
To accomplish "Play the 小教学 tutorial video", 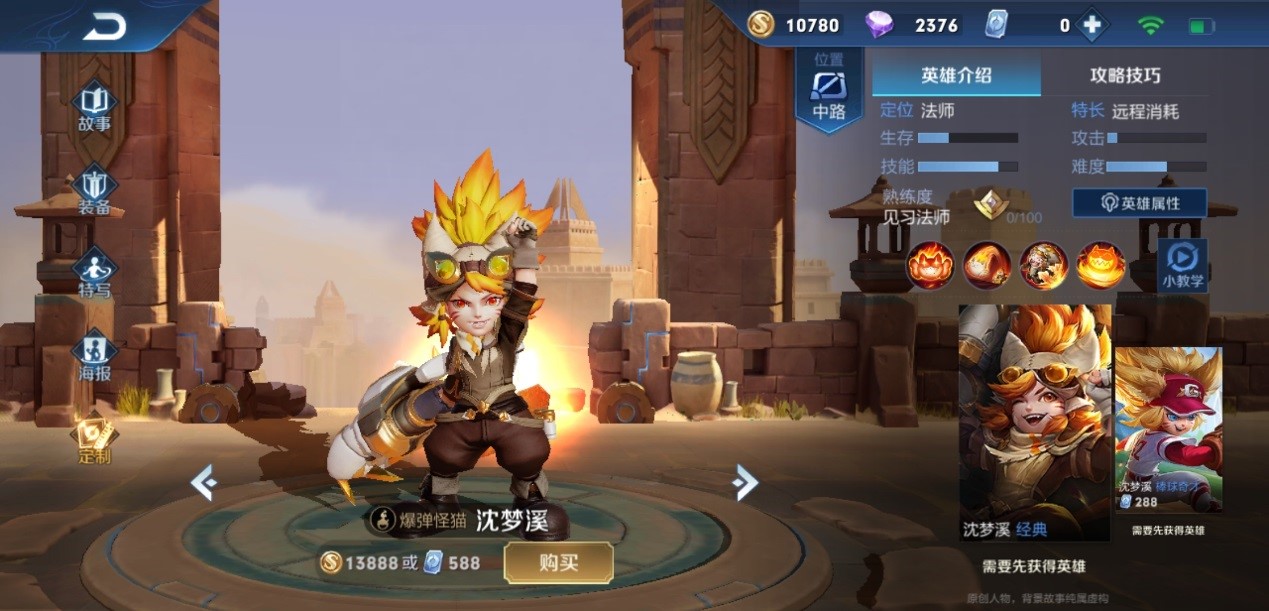I will tap(1182, 264).
